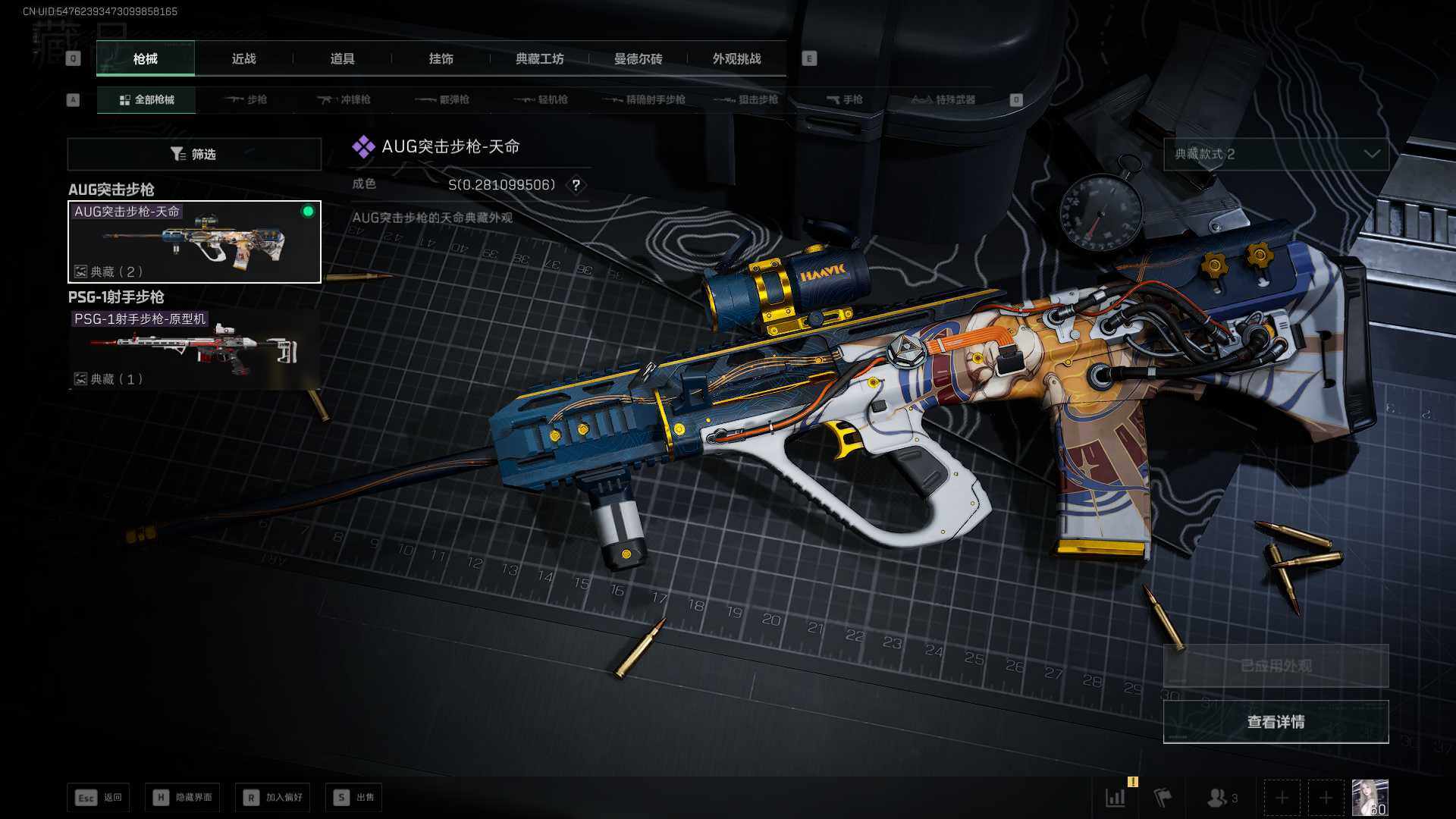Open the friends list icon
The height and width of the screenshot is (819, 1456).
[x=1221, y=798]
